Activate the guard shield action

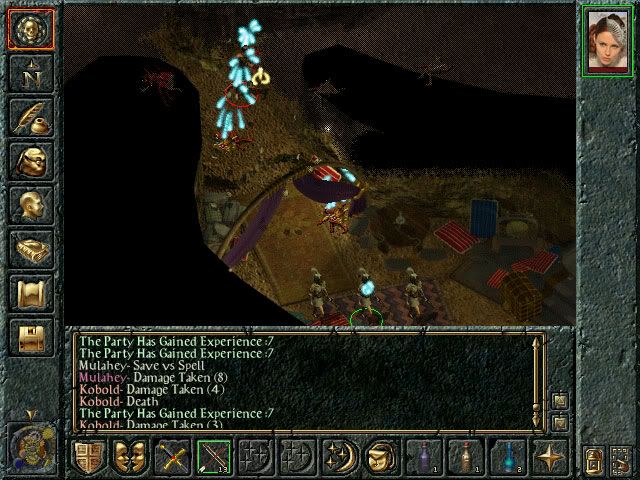(x=90, y=457)
